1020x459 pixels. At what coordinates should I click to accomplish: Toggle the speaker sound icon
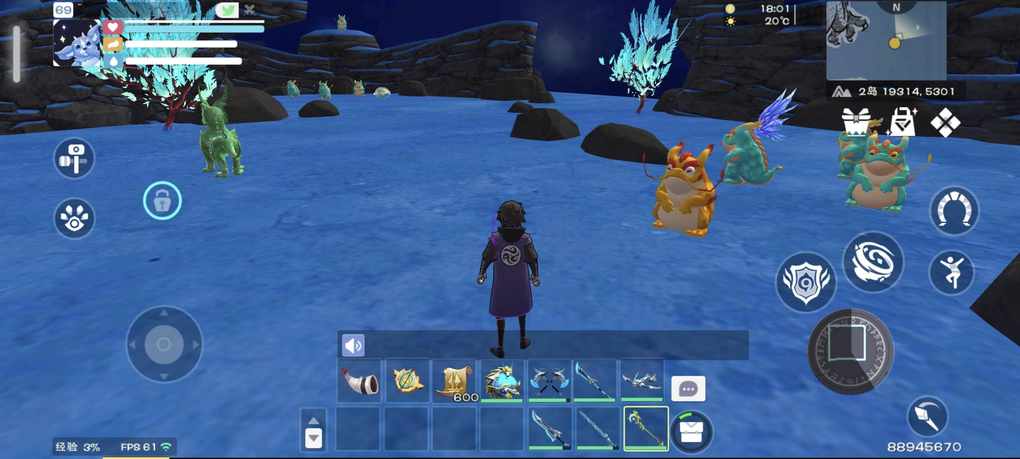353,346
